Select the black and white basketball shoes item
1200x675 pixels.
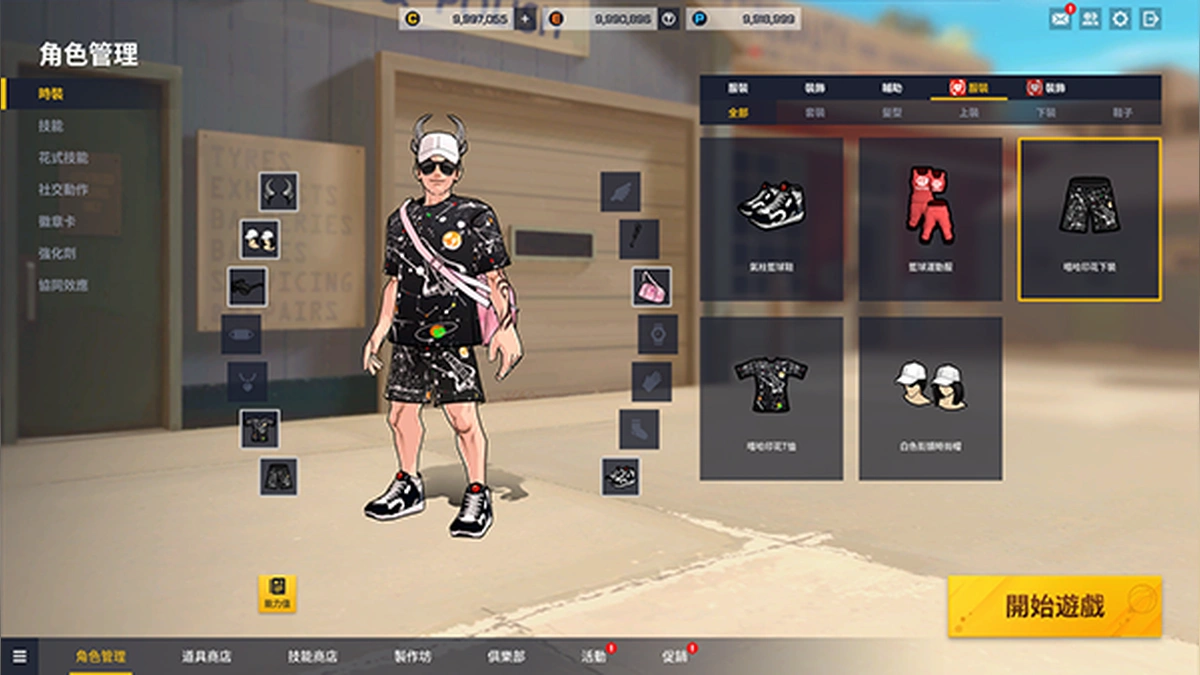(x=771, y=219)
